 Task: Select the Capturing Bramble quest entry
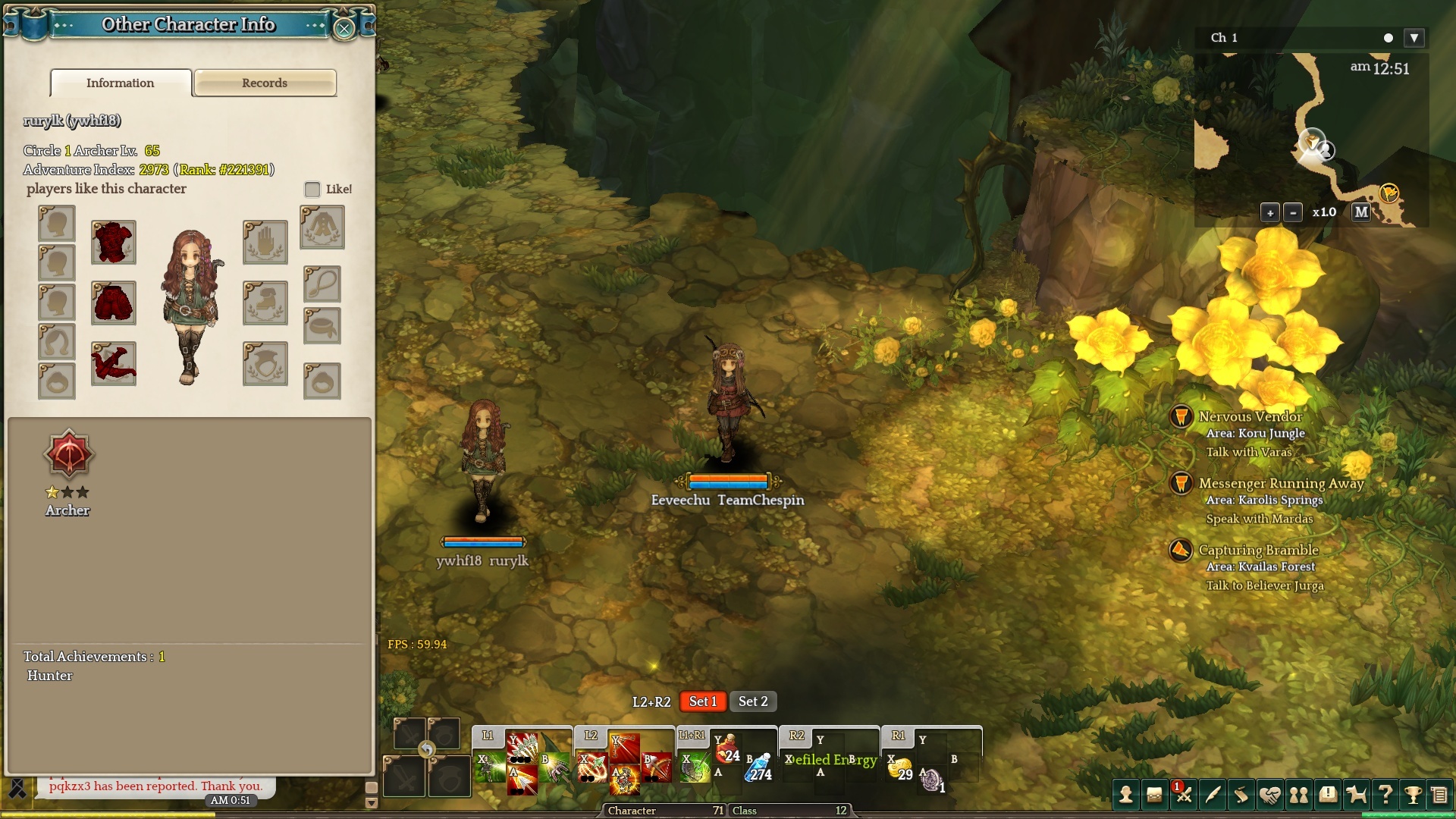click(1258, 550)
